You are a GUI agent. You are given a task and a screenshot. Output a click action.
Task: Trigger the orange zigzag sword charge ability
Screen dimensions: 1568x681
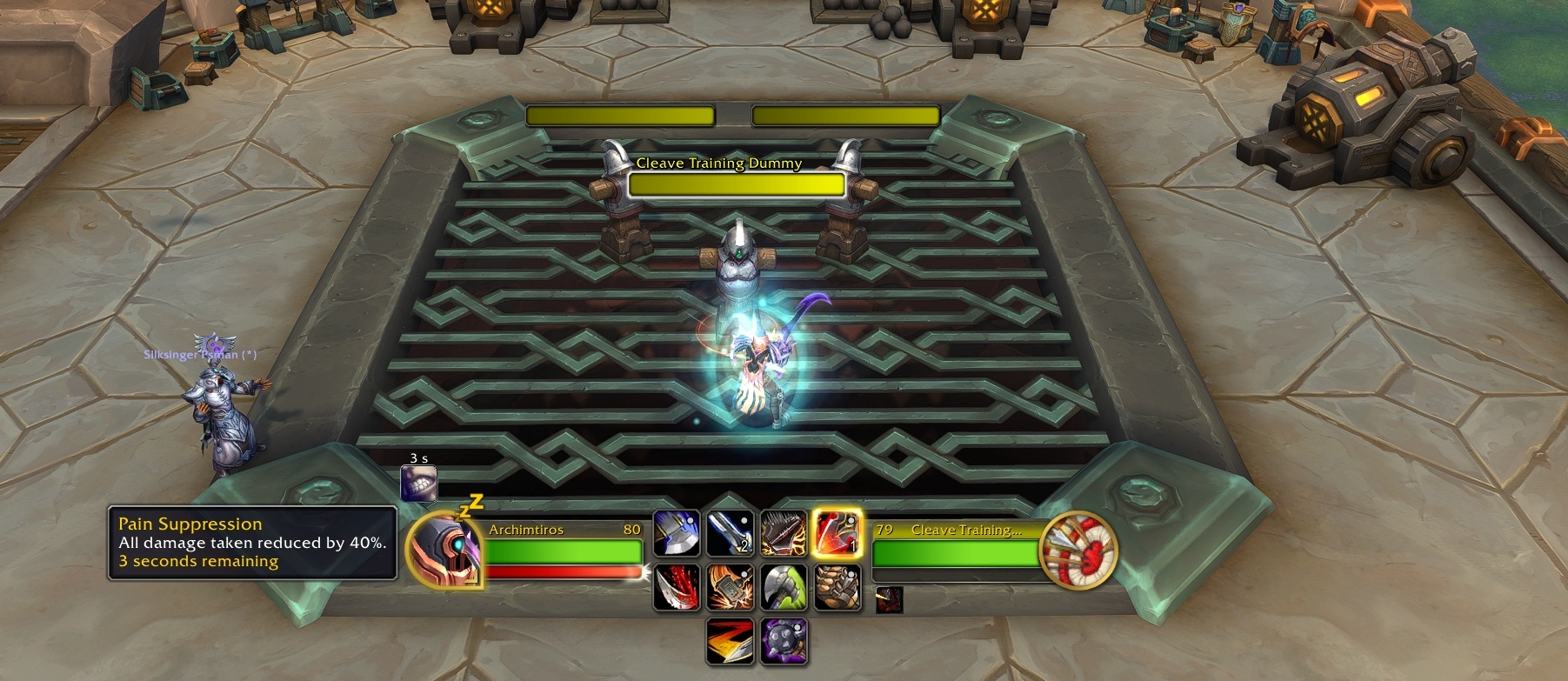[x=730, y=642]
